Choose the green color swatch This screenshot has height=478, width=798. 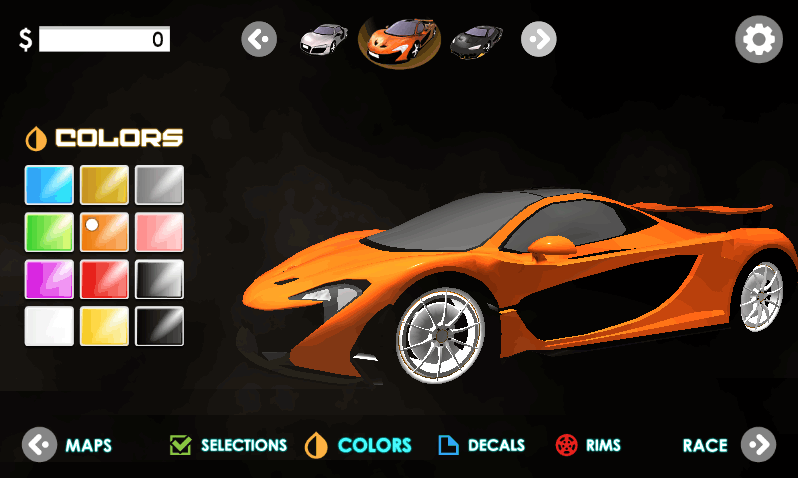click(49, 232)
